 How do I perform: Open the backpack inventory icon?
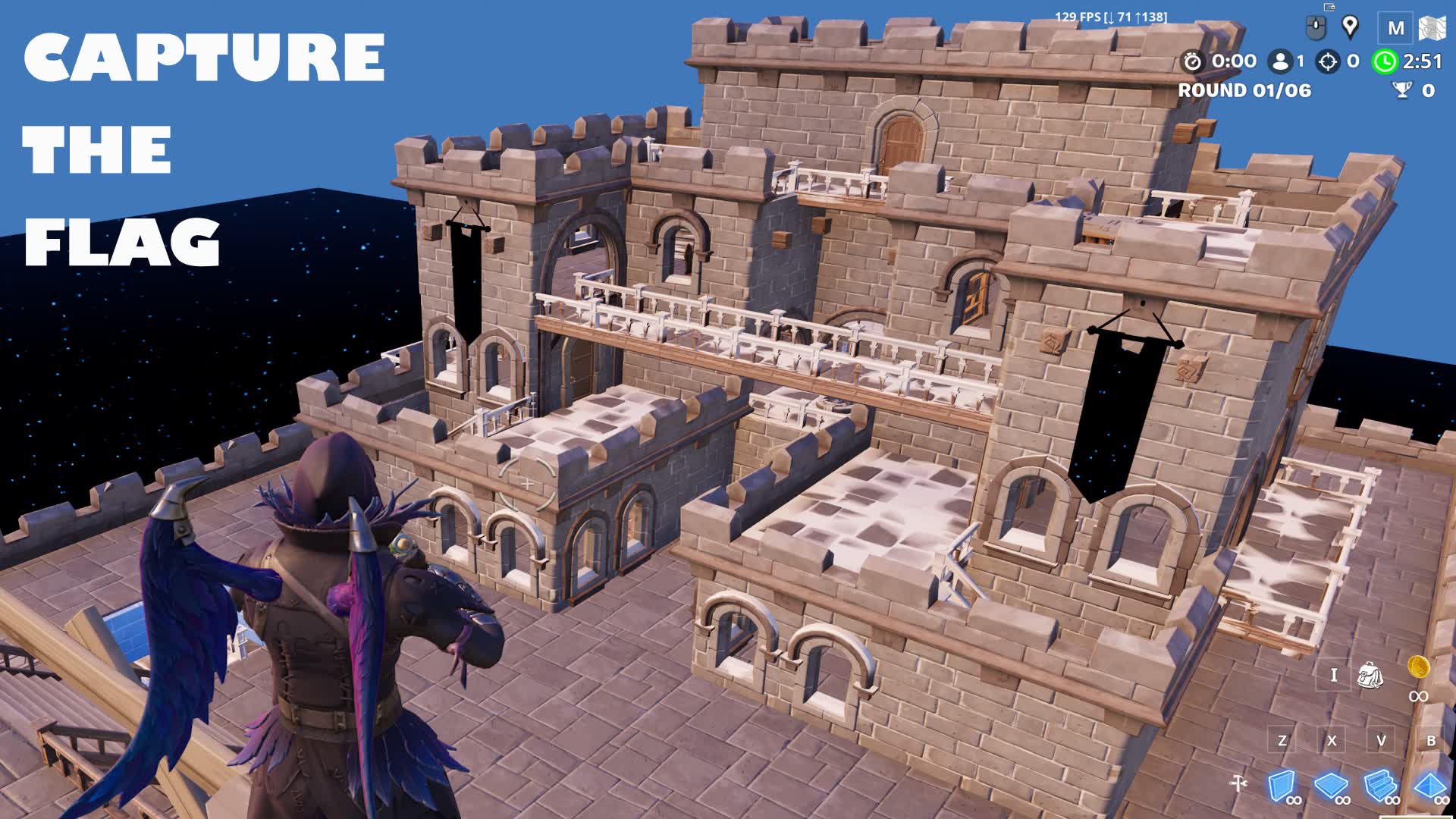1371,675
